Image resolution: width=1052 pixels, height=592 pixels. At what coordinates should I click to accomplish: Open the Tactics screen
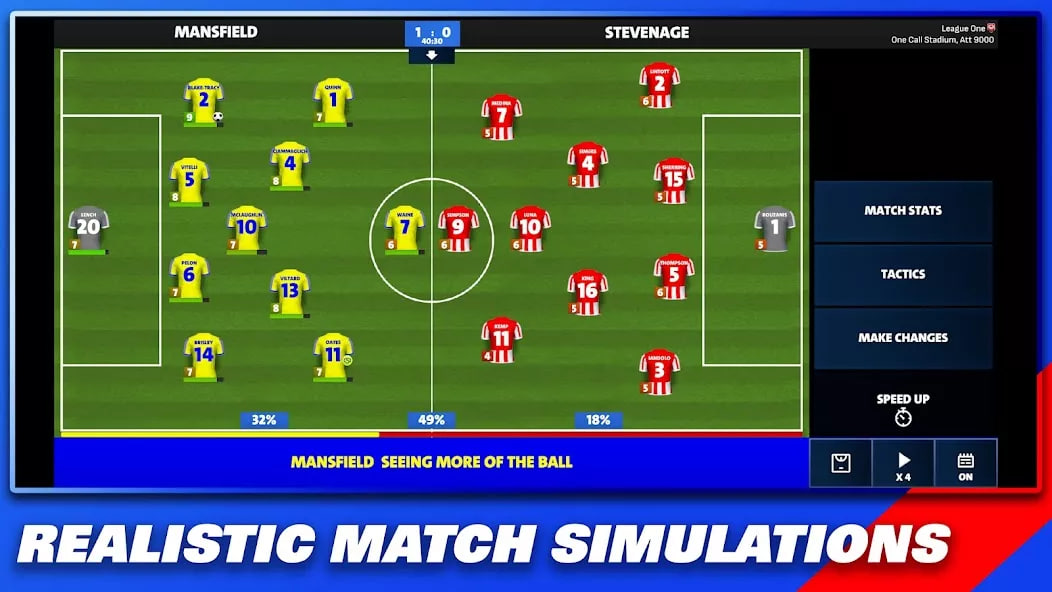pyautogui.click(x=903, y=274)
